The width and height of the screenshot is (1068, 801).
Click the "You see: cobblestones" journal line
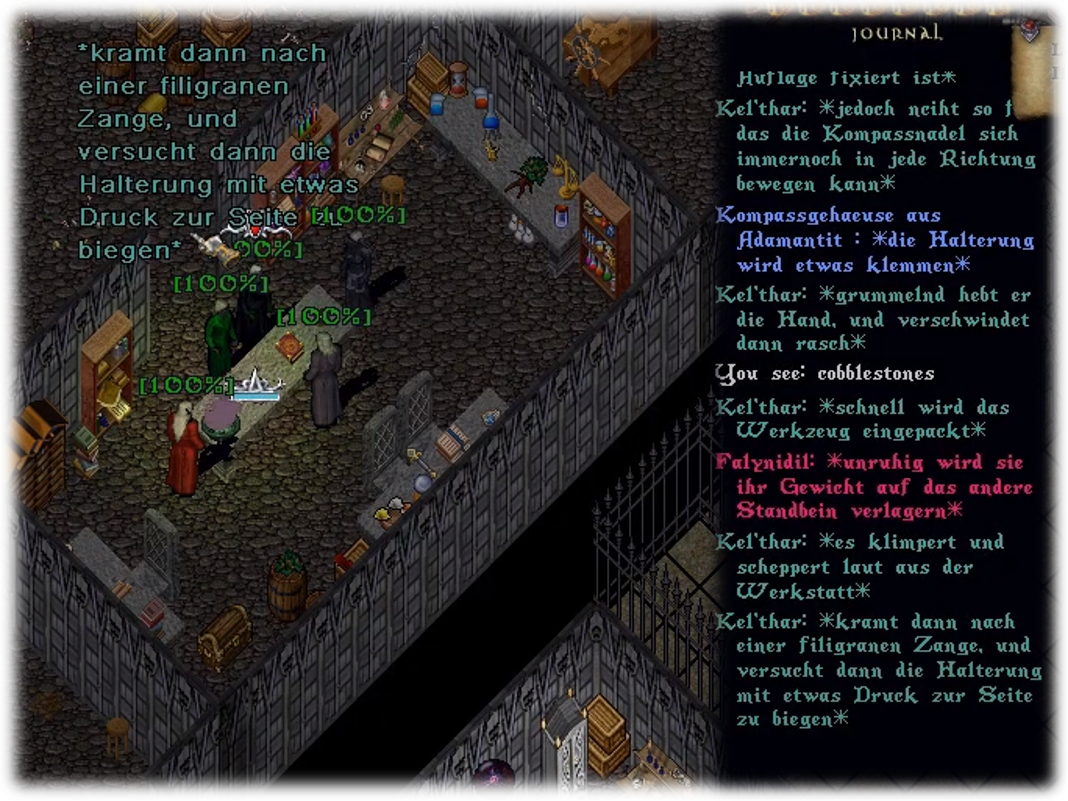(825, 374)
